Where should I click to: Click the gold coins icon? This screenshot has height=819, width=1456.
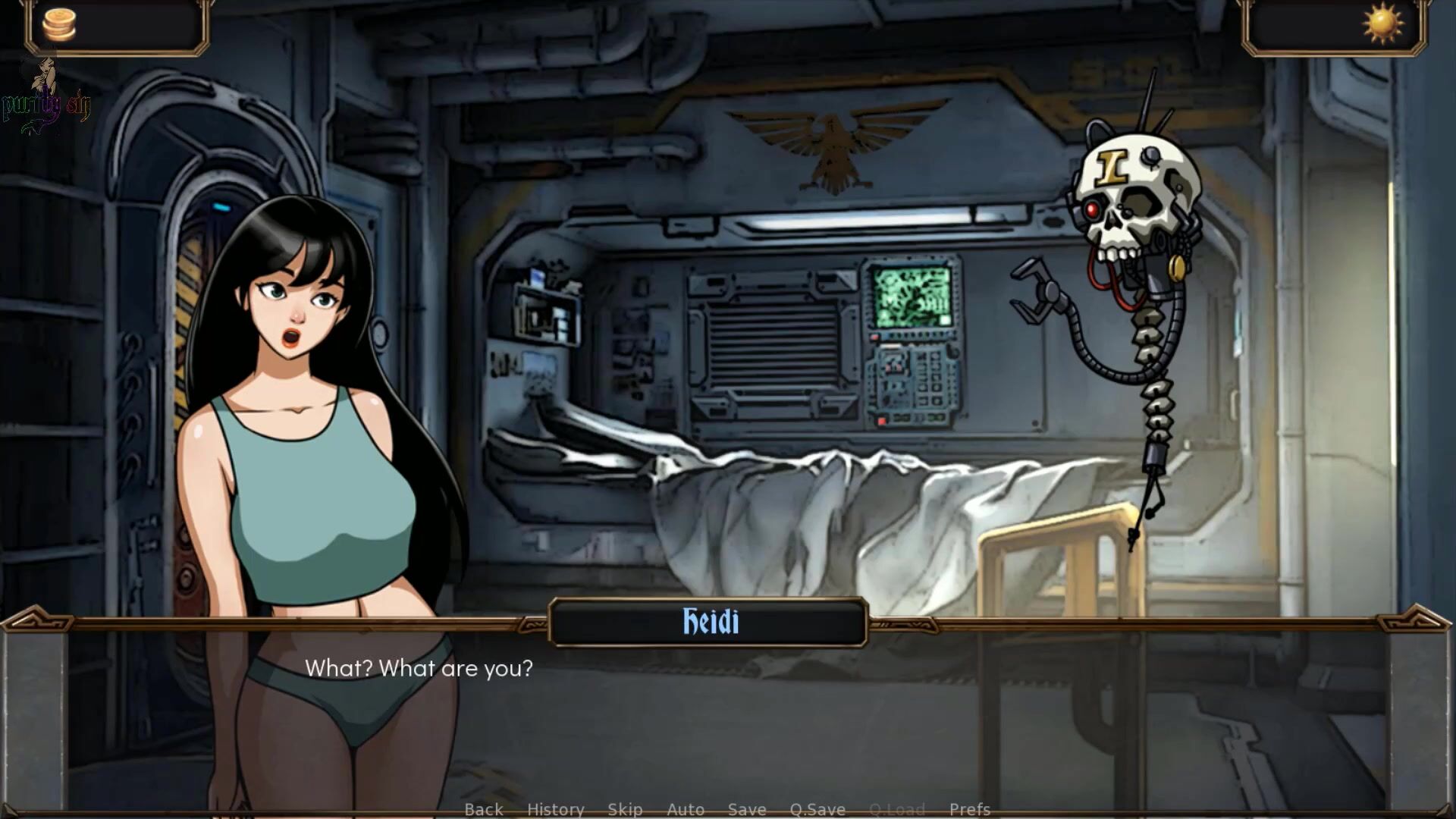coord(59,24)
